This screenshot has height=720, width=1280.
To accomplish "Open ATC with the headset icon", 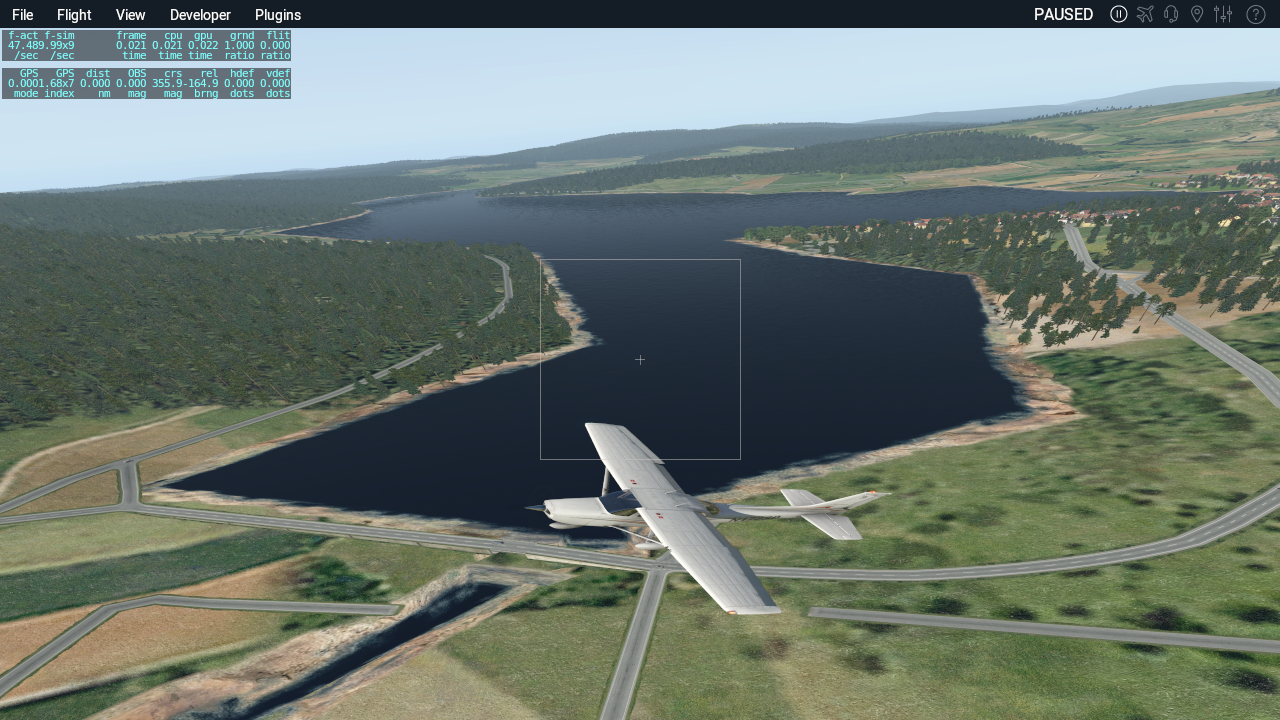I will [x=1171, y=14].
